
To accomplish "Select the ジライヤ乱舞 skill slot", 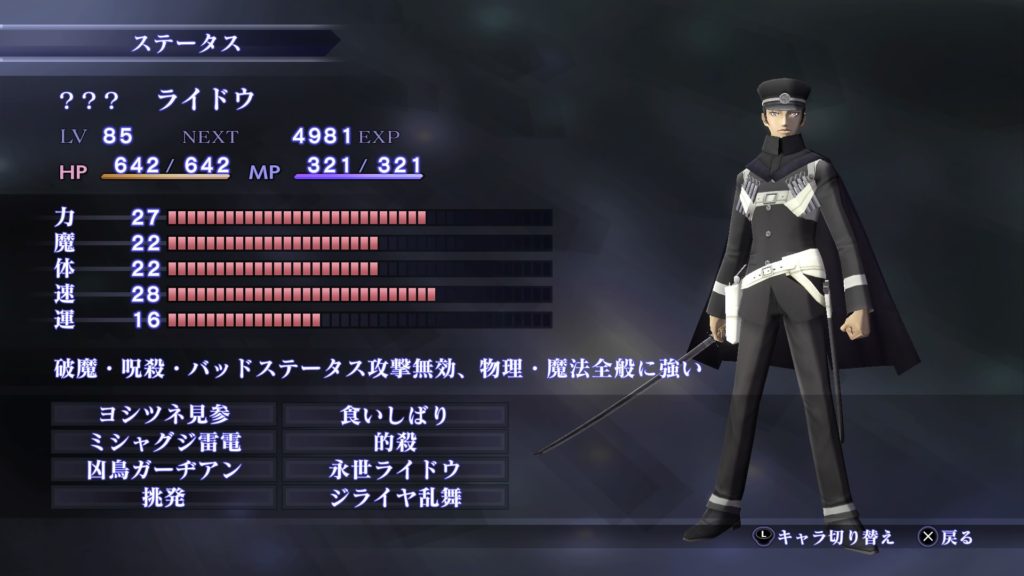I will coord(395,497).
